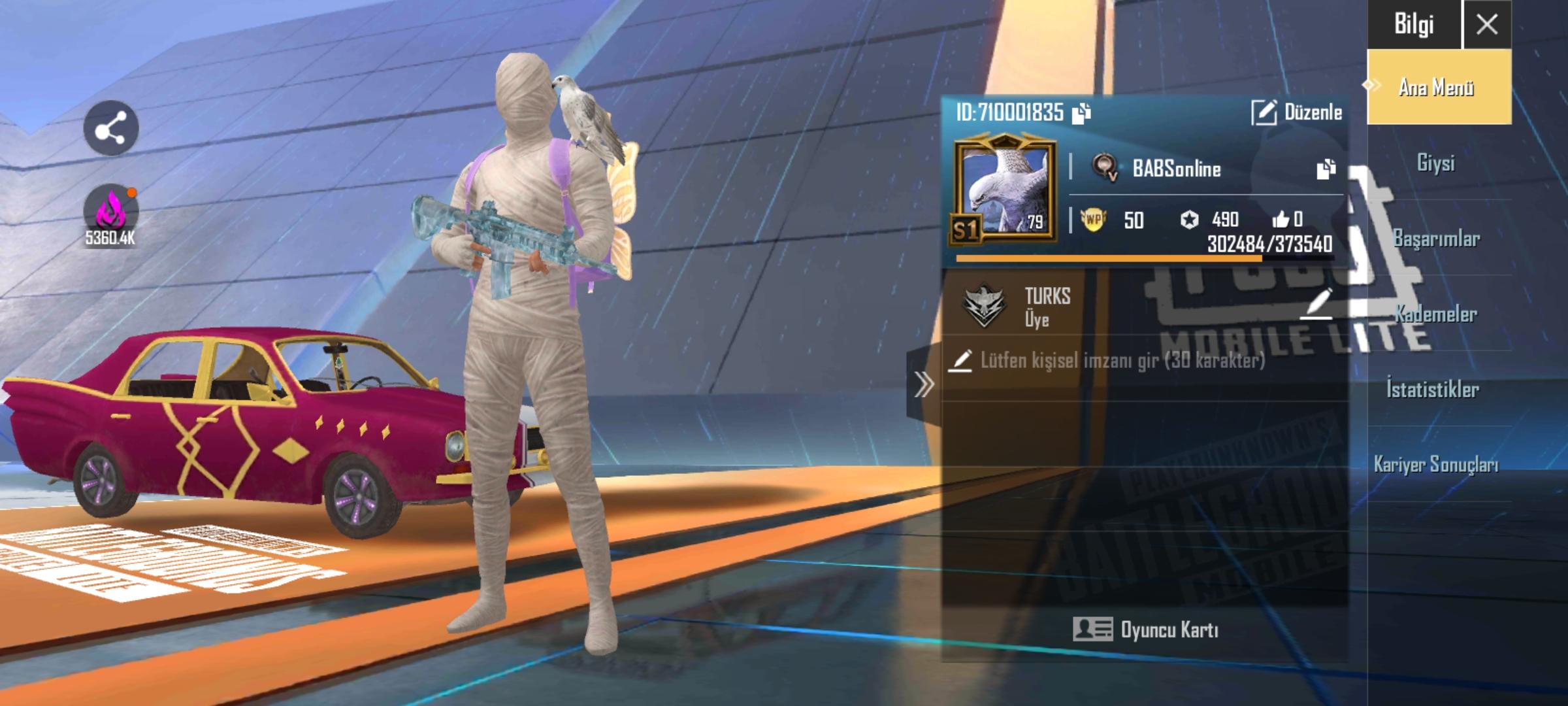Viewport: 1568px width, 706px height.
Task: Show the Kademeler tab
Action: [x=1436, y=314]
